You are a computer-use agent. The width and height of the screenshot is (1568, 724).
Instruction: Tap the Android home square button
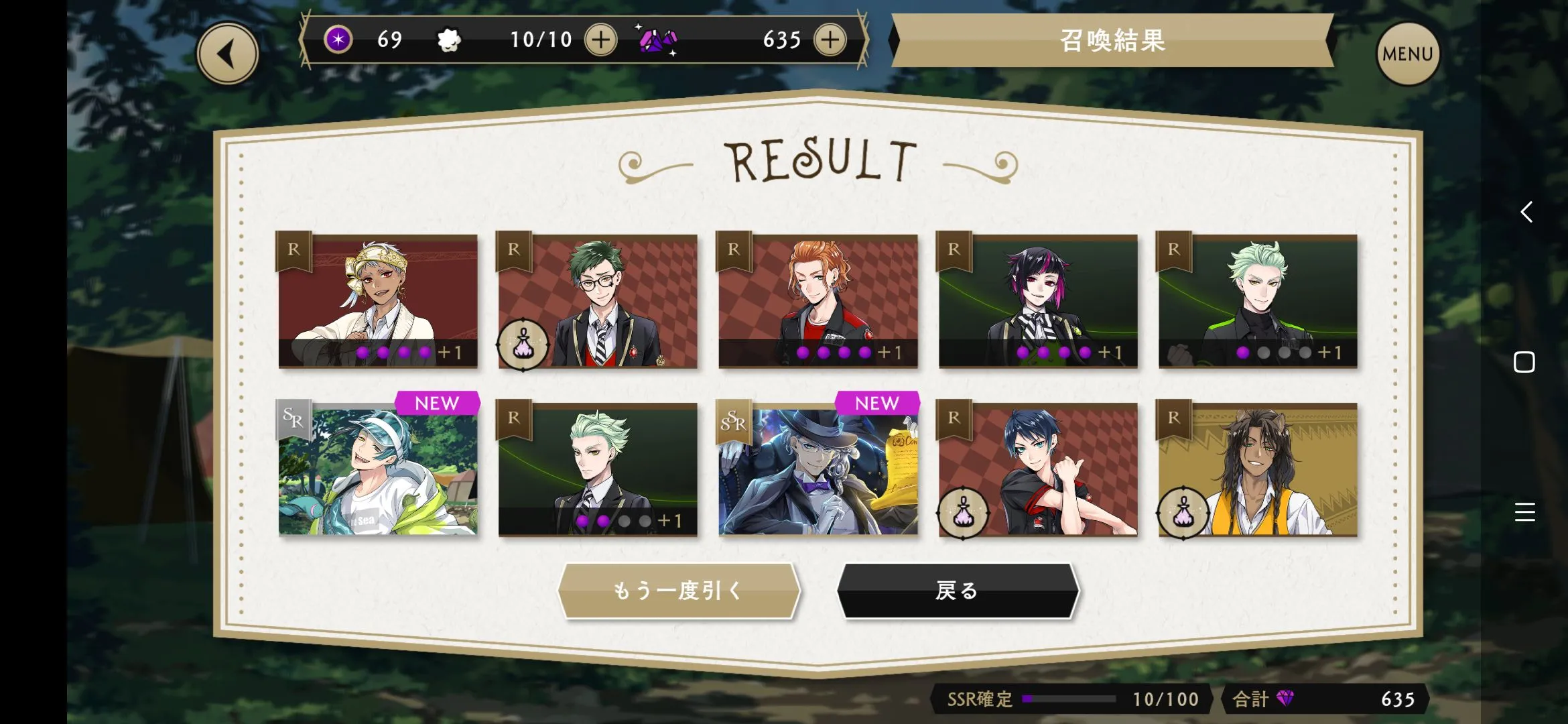pyautogui.click(x=1524, y=362)
